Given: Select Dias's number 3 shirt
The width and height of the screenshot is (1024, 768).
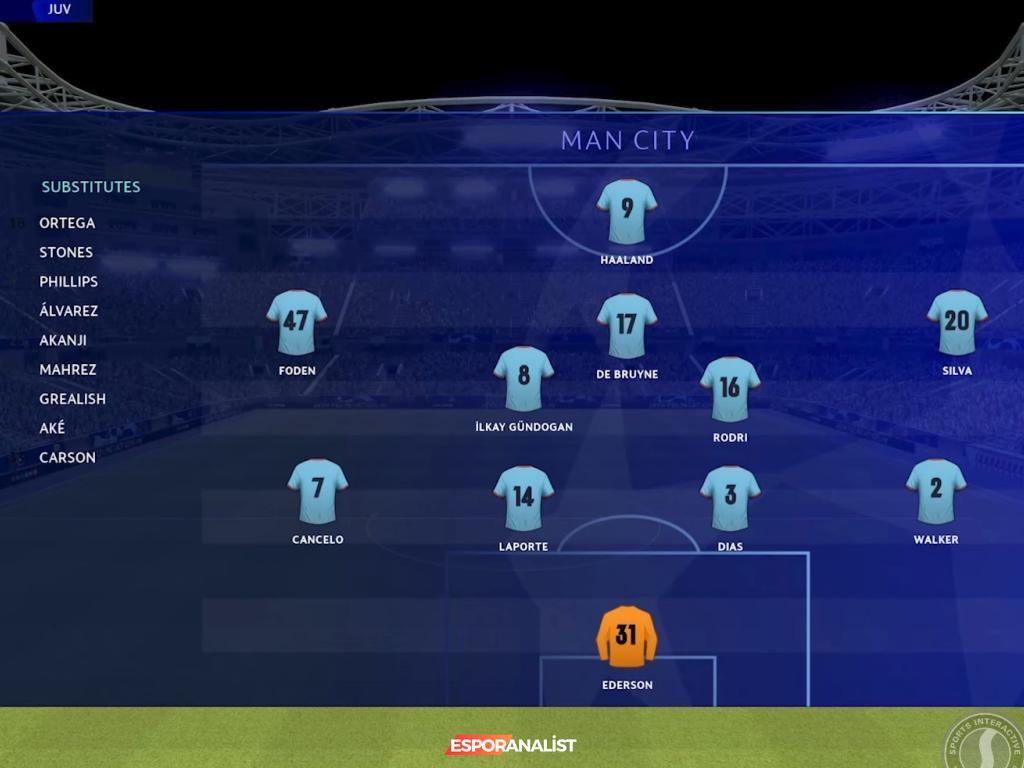Looking at the screenshot, I should tap(730, 498).
